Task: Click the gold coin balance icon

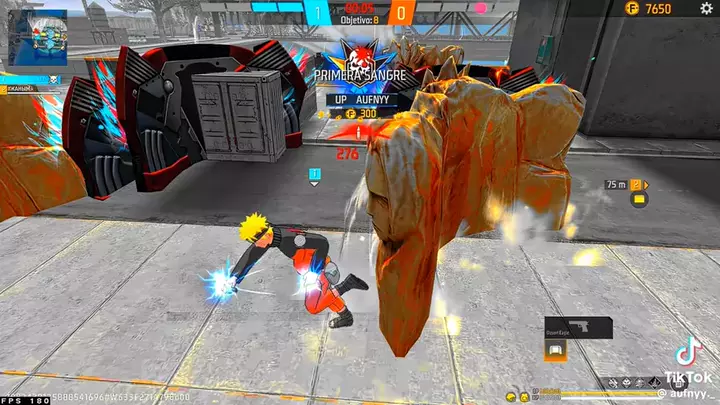Action: (631, 8)
